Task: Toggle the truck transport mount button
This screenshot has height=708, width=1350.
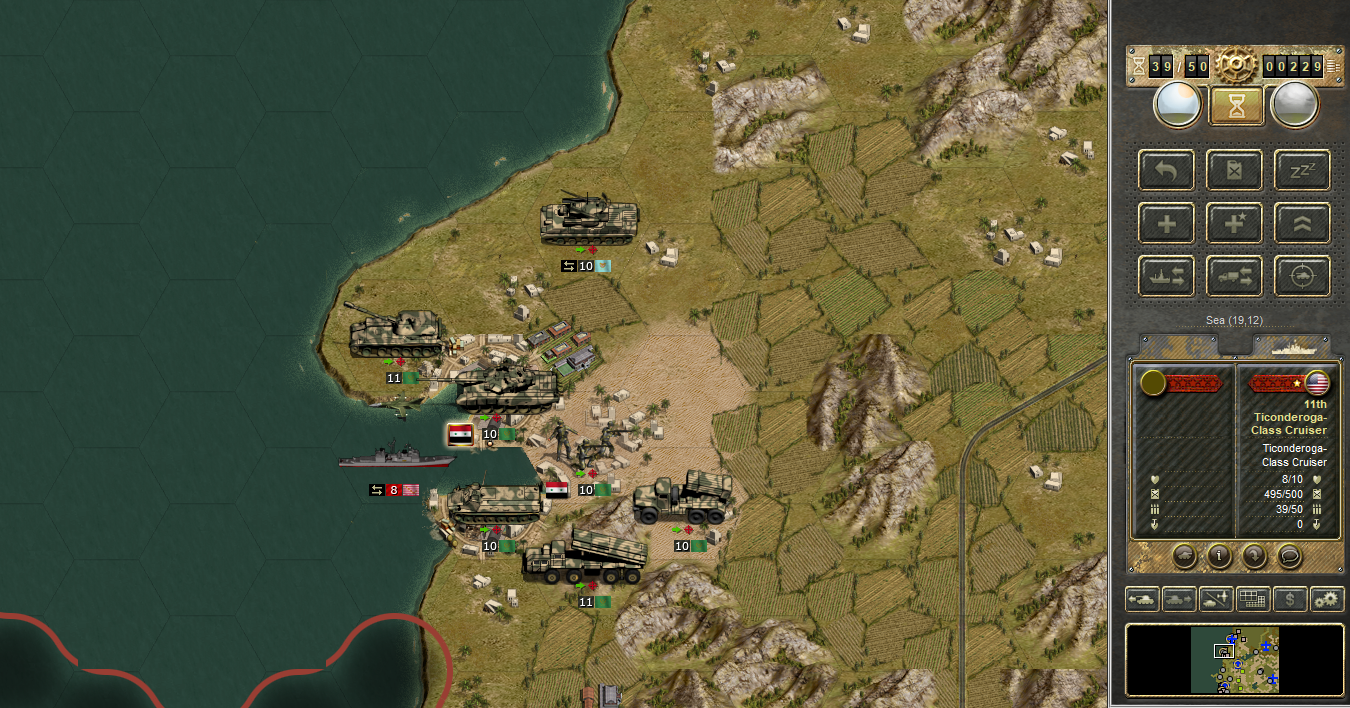Action: tap(1234, 276)
